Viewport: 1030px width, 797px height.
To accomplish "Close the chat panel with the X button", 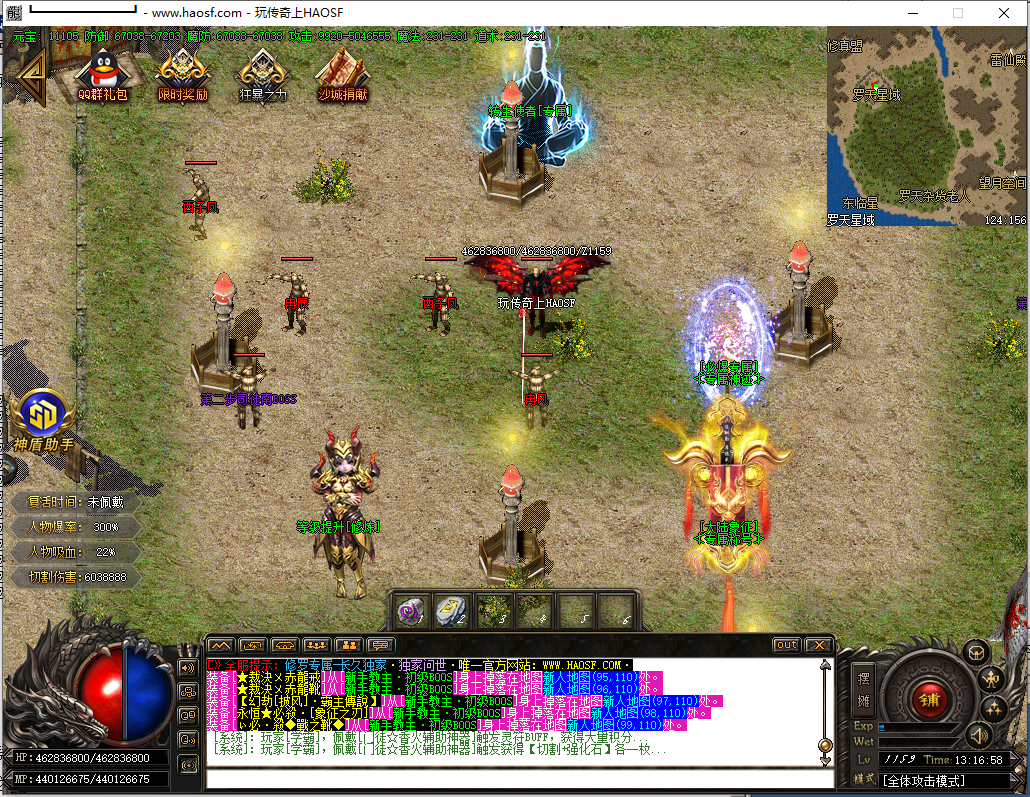I will (818, 645).
